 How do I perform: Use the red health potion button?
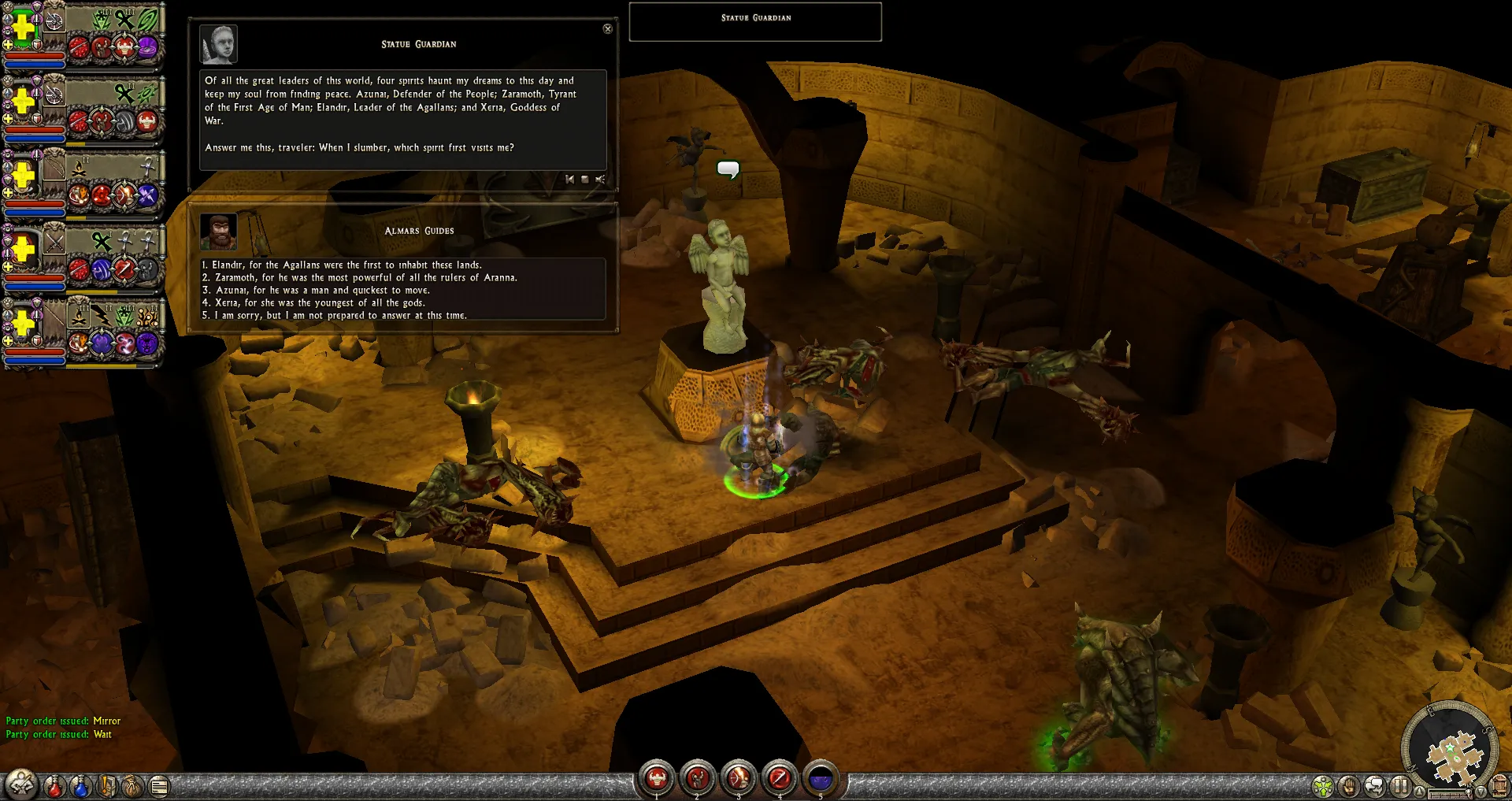point(54,786)
